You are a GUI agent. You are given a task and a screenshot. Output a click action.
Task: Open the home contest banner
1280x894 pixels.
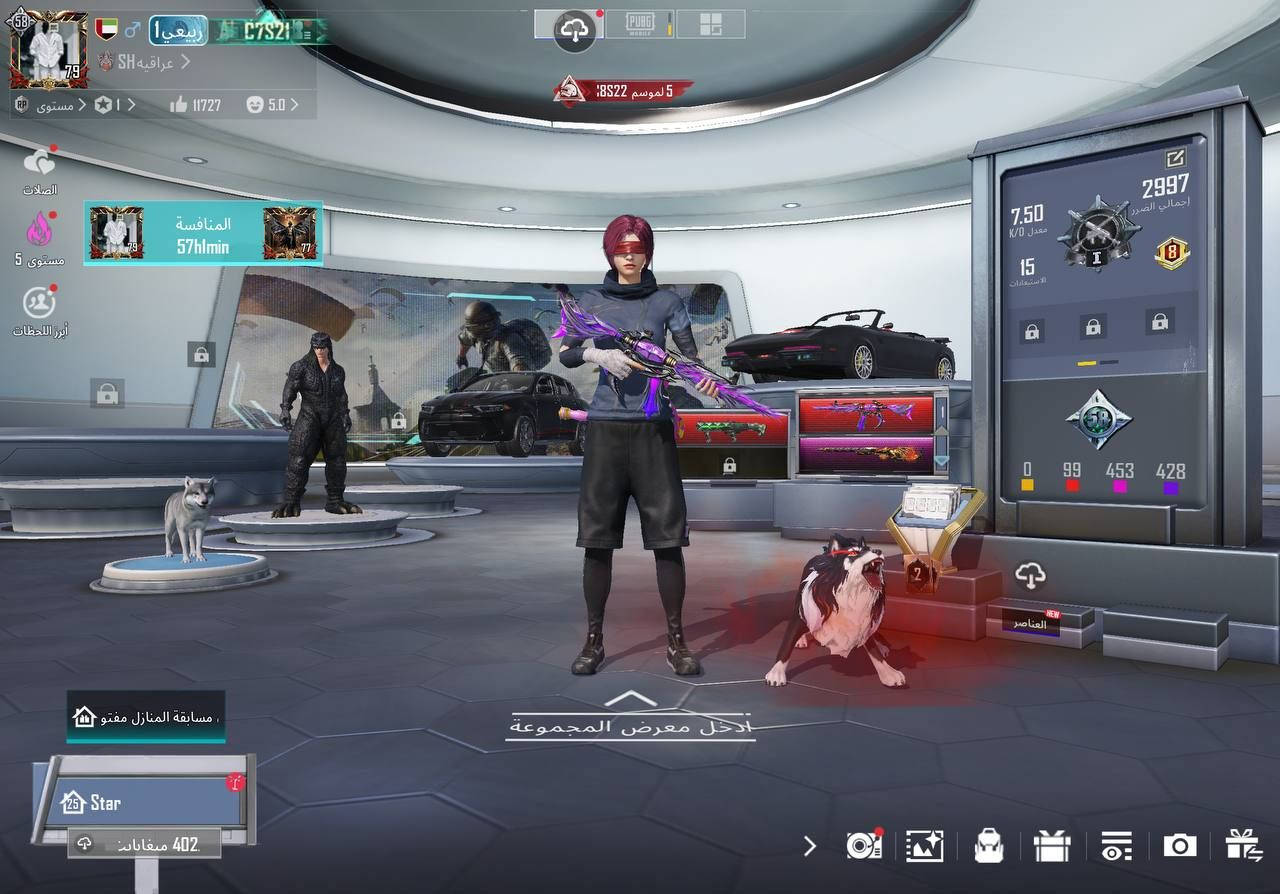(146, 717)
